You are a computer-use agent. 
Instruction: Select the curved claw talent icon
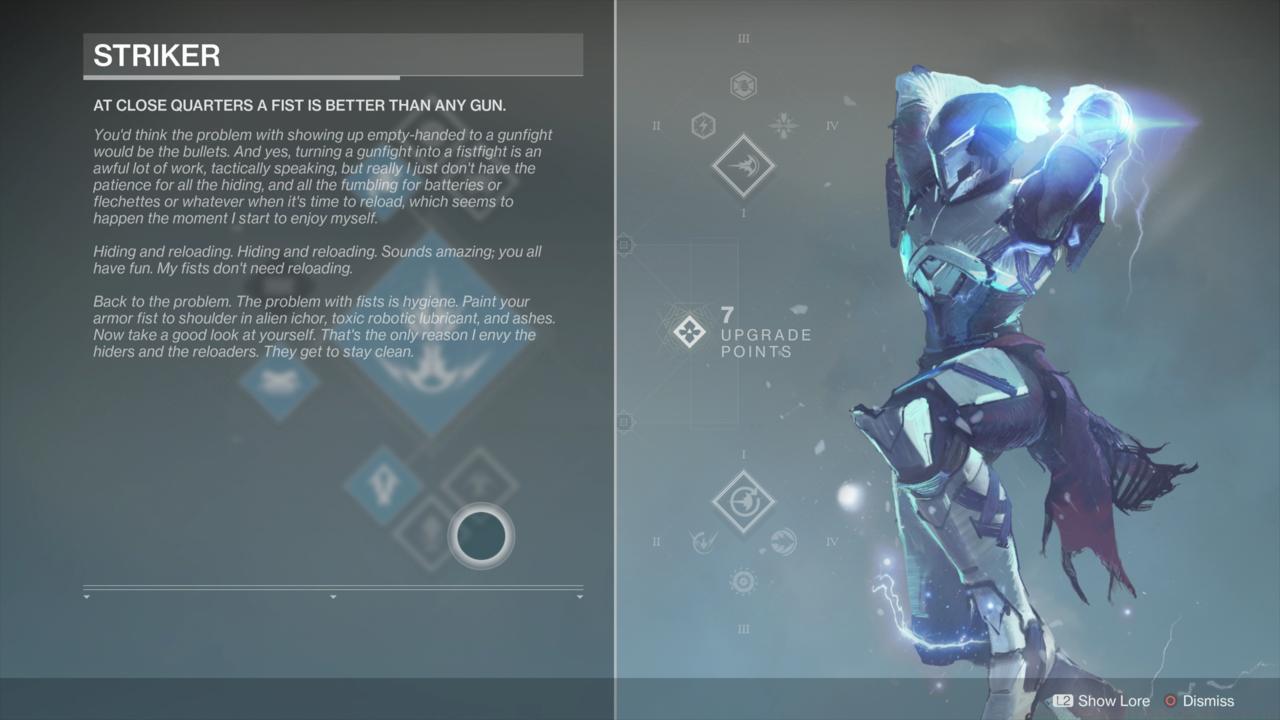783,542
